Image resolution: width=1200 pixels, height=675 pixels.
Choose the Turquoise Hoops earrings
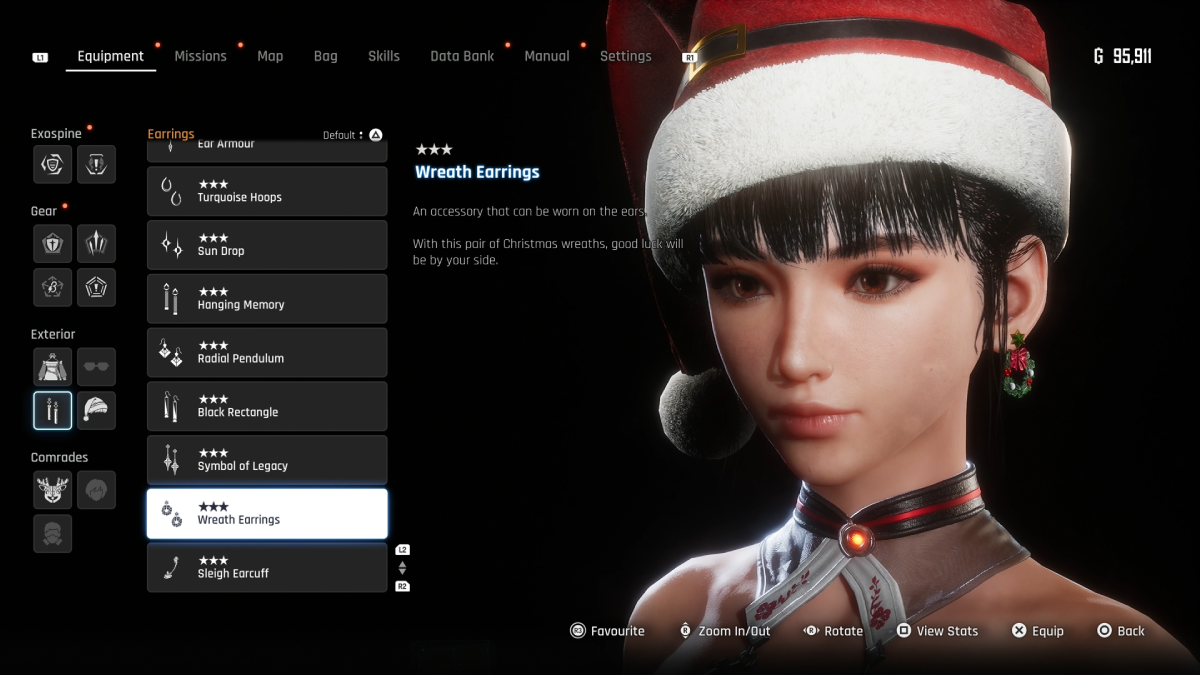click(267, 191)
